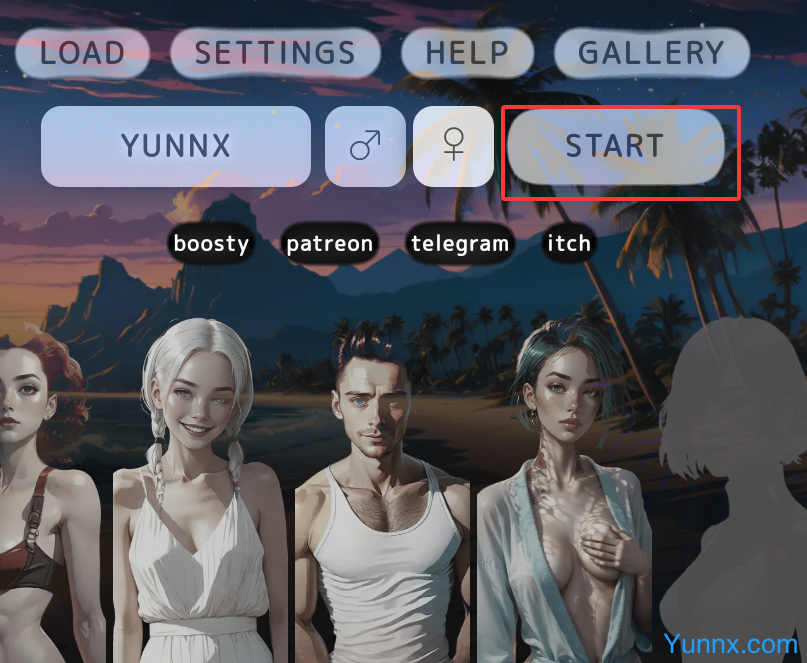Go to the itch page link
Image resolution: width=807 pixels, height=663 pixels.
tap(569, 243)
